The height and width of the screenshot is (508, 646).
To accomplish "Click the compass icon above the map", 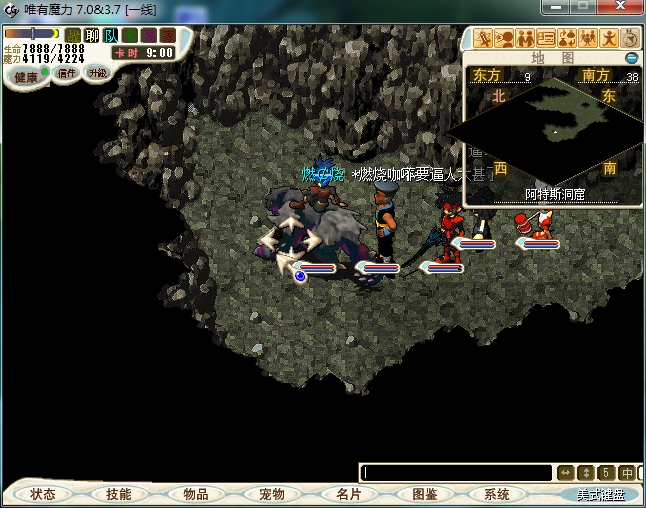I will 631,38.
